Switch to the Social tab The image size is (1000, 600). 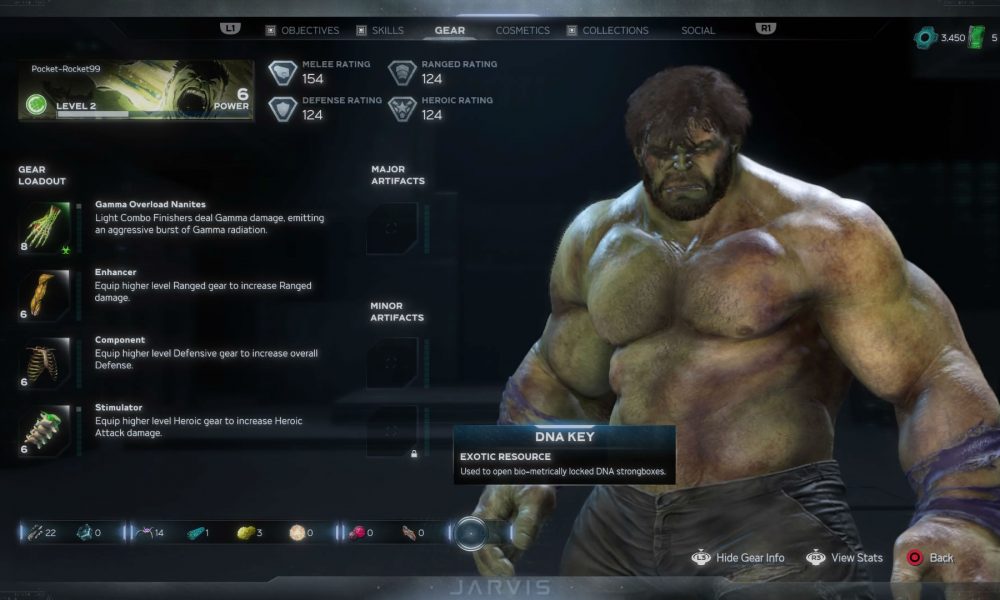pyautogui.click(x=698, y=31)
